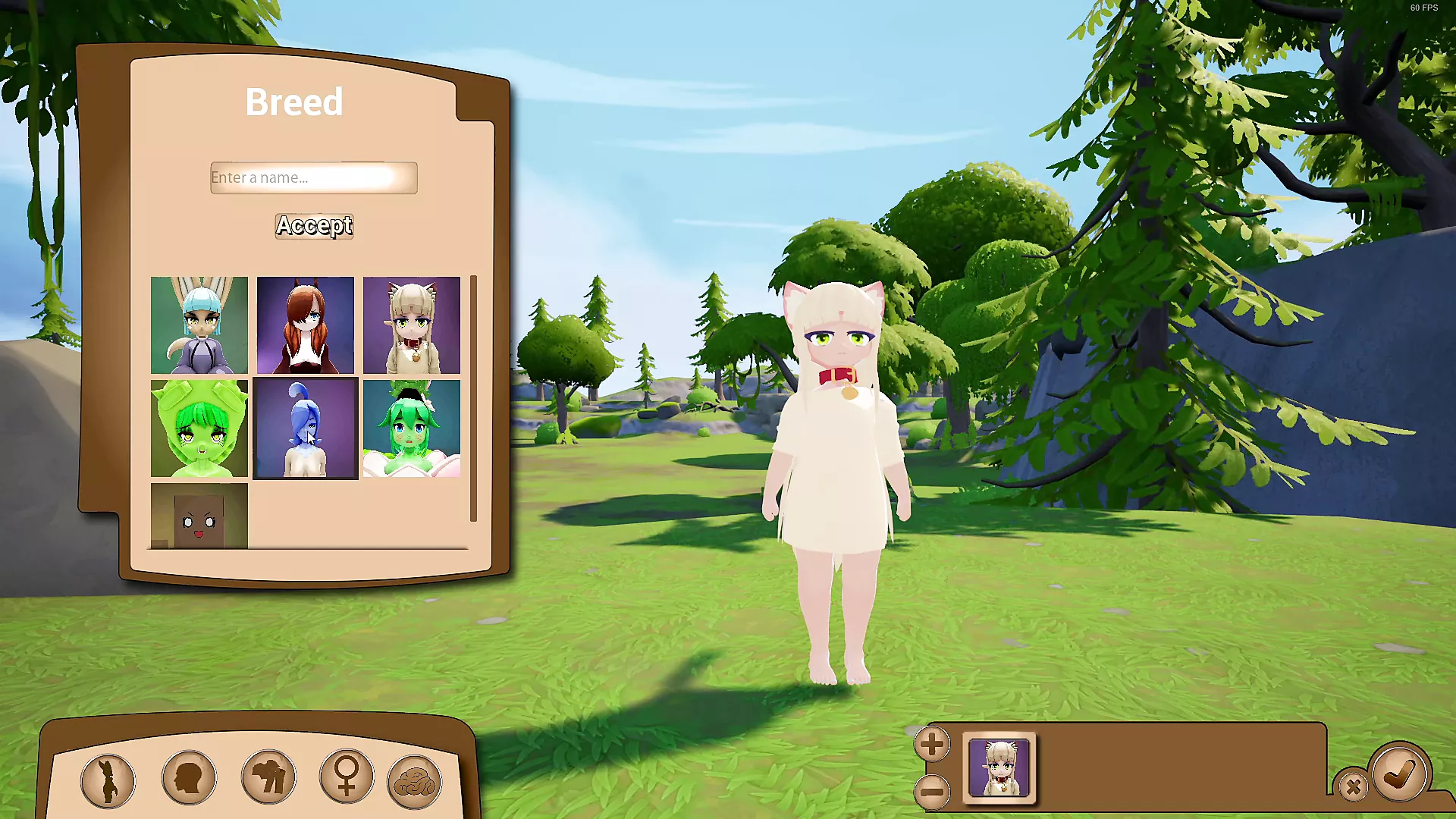Switch to the hair category icon
The image size is (1456, 819).
pos(268,777)
